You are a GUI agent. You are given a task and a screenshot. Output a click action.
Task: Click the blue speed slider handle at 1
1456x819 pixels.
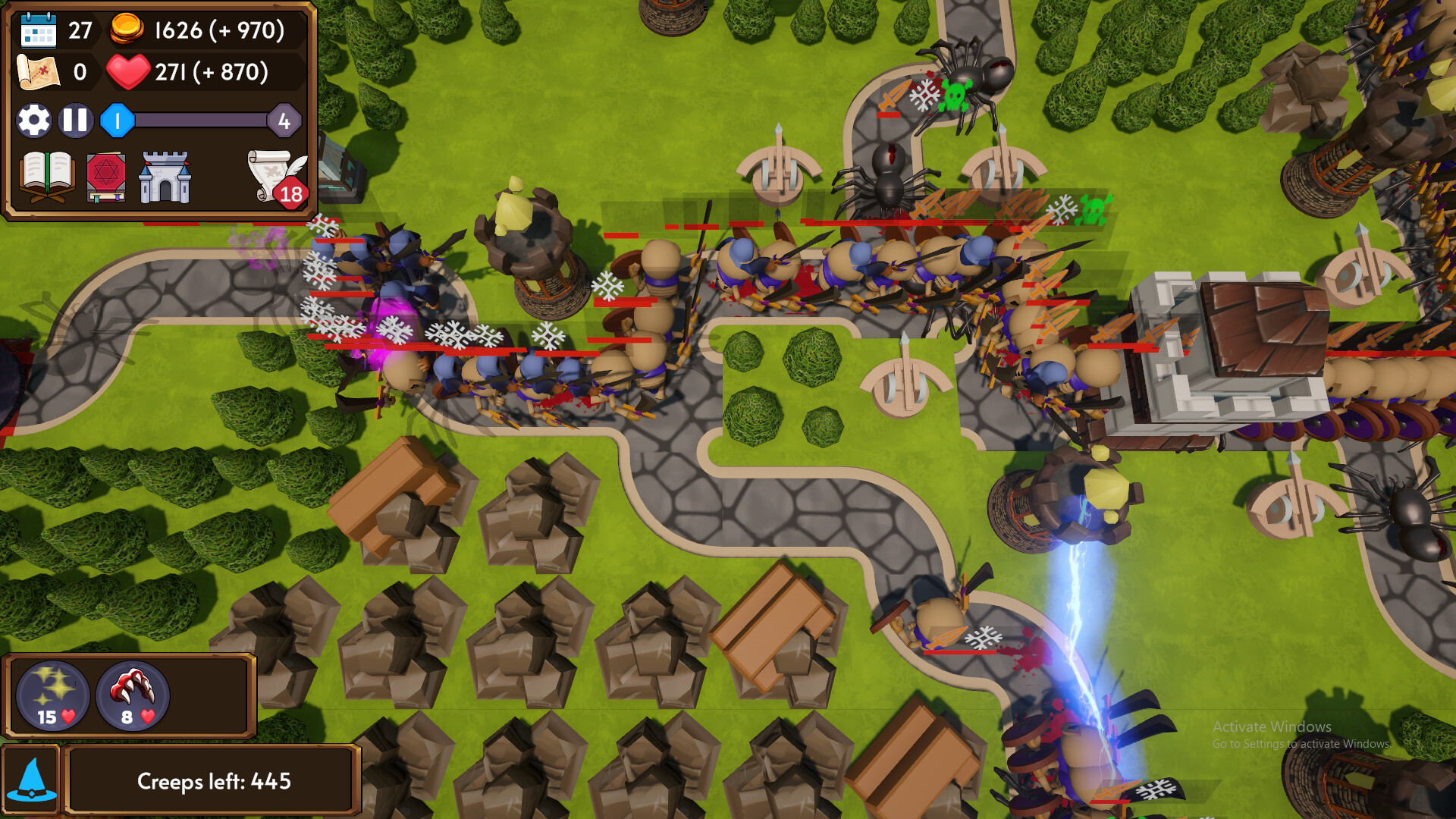(x=118, y=119)
